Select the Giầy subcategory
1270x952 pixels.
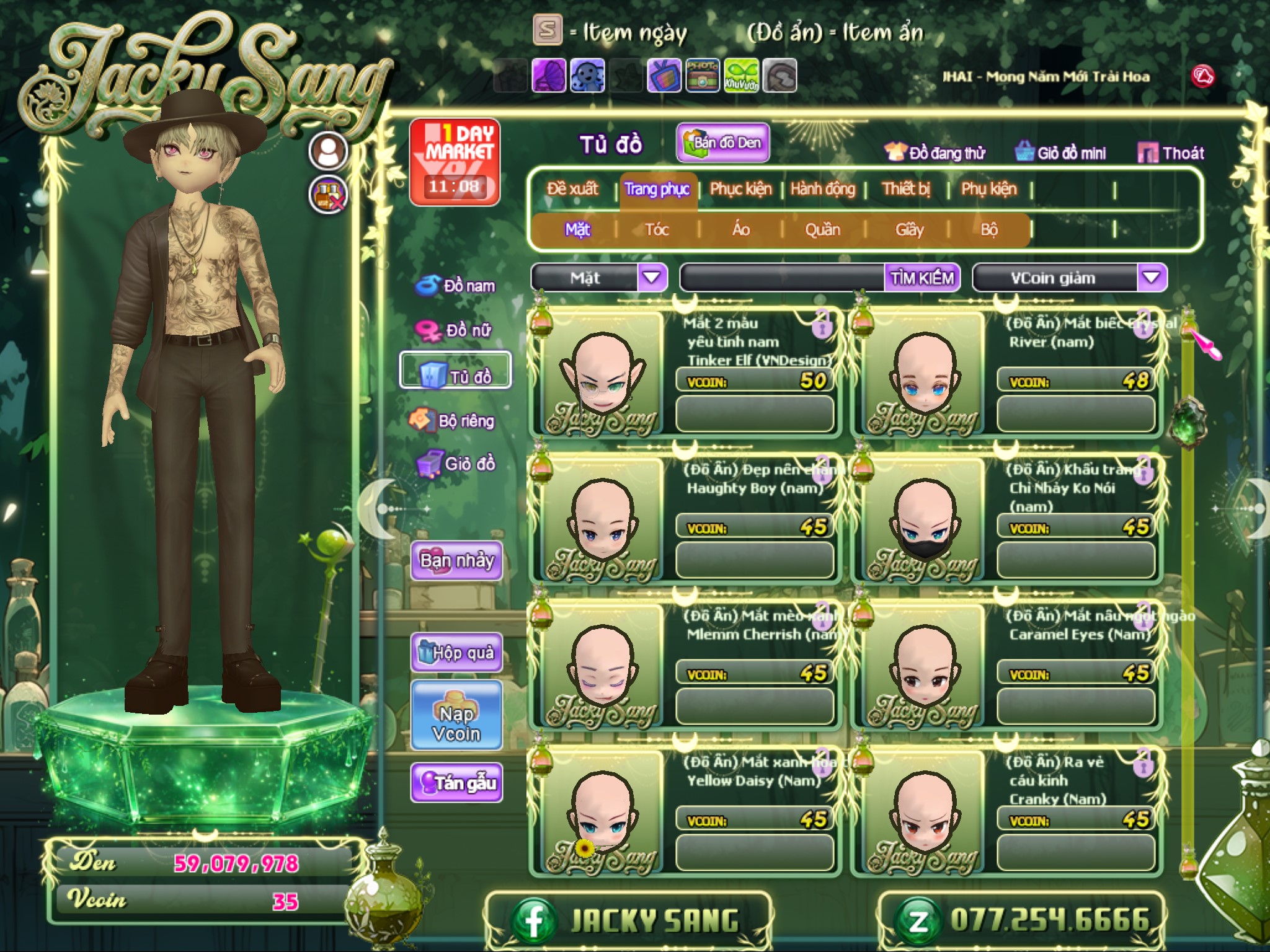[x=909, y=230]
